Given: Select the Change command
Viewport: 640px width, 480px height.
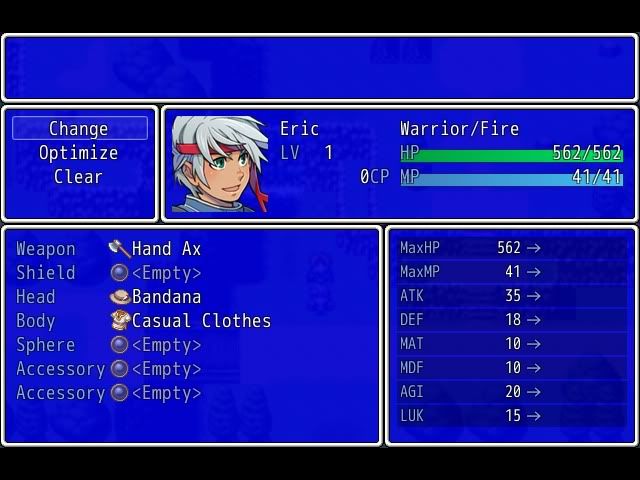Looking at the screenshot, I should [x=79, y=129].
